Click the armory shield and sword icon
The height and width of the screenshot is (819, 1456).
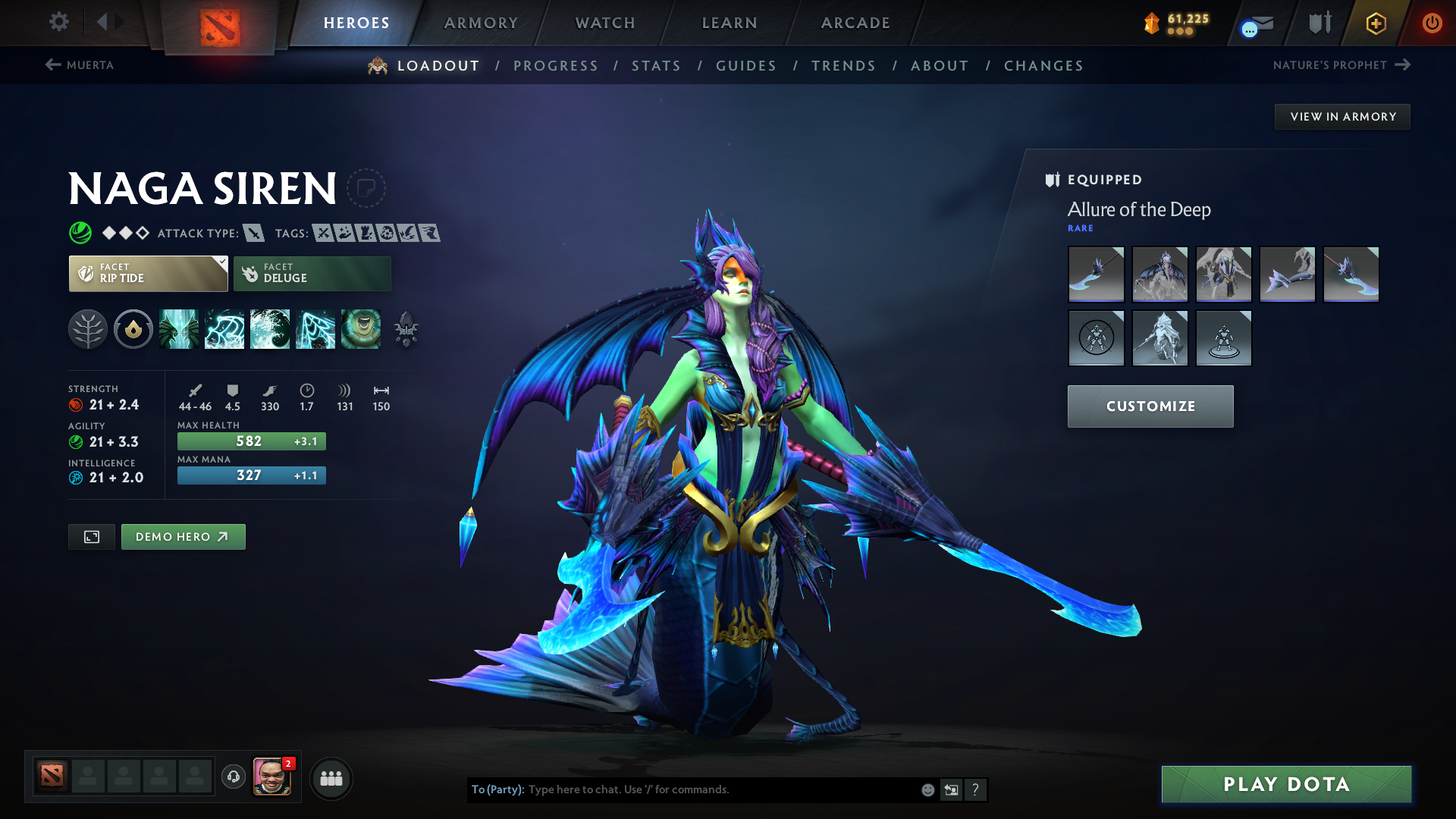[x=1319, y=23]
